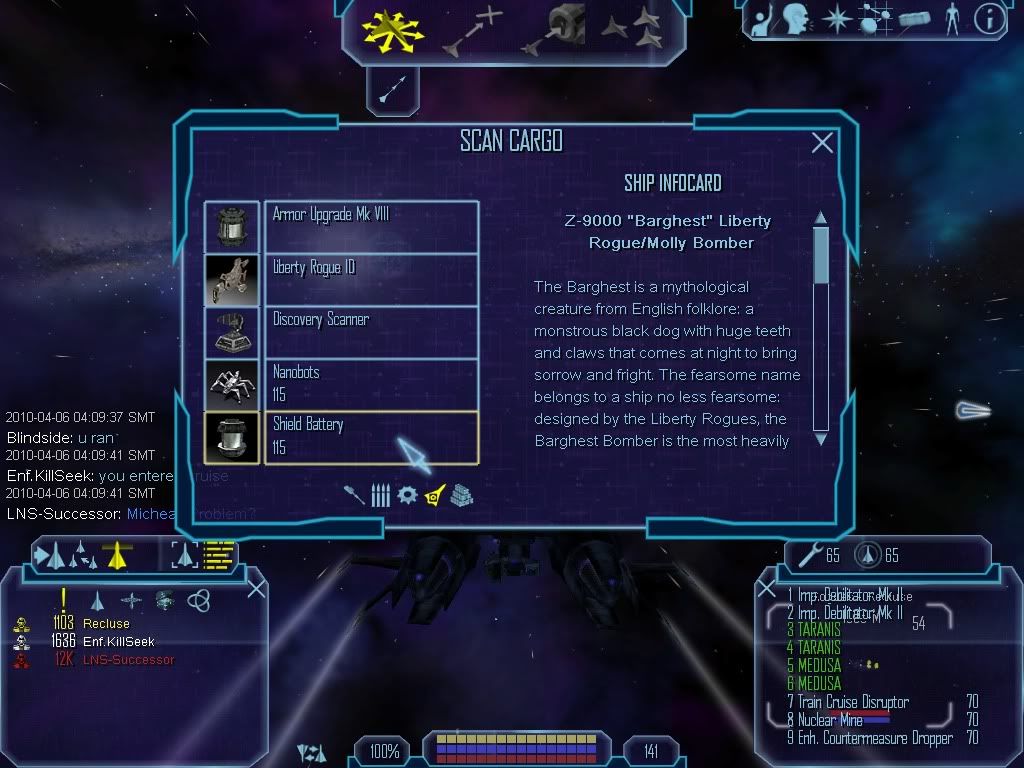Show weapons with the cargo filter's missile icon
The width and height of the screenshot is (1024, 768).
point(354,495)
